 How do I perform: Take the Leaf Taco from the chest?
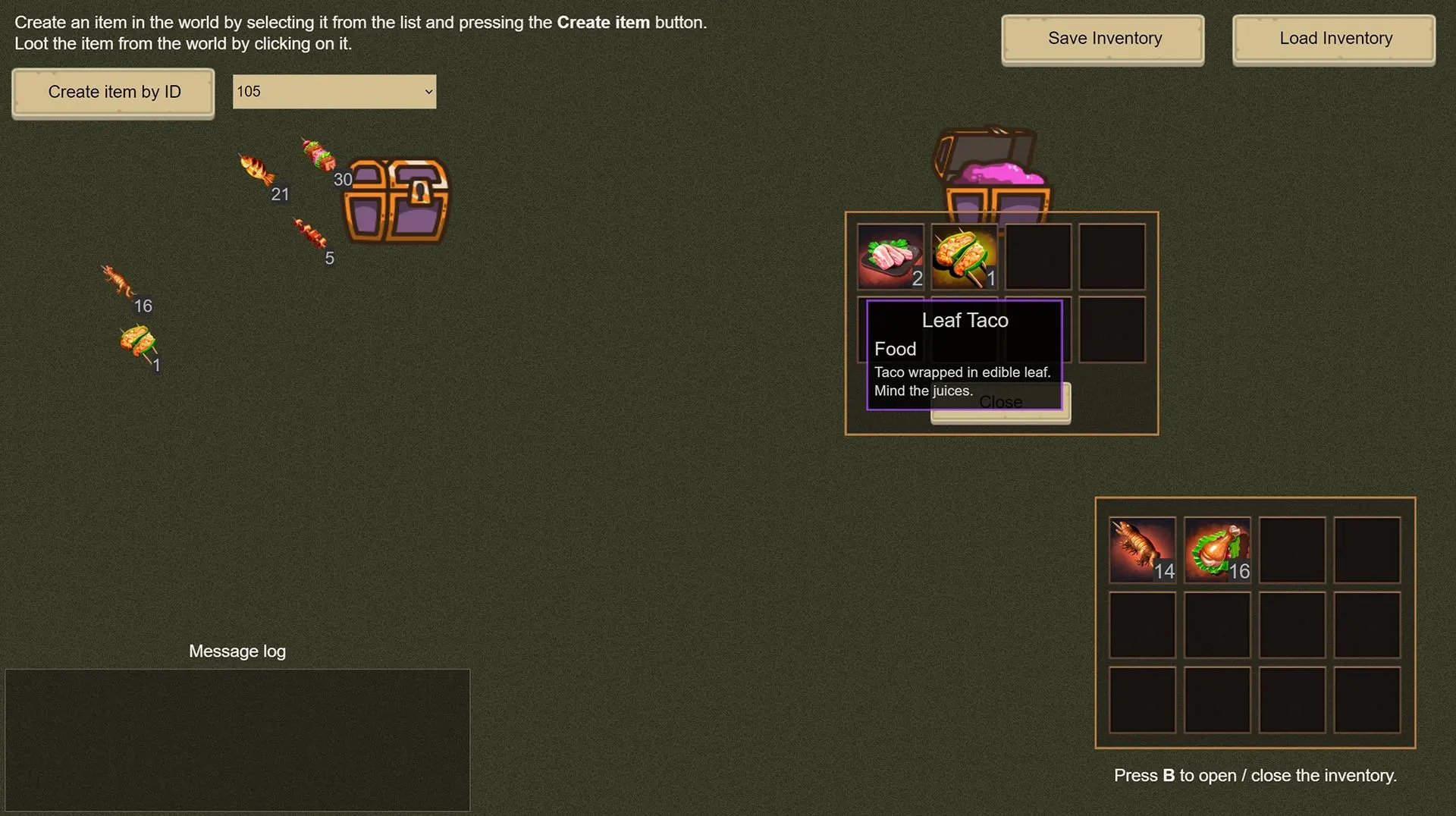click(x=964, y=256)
